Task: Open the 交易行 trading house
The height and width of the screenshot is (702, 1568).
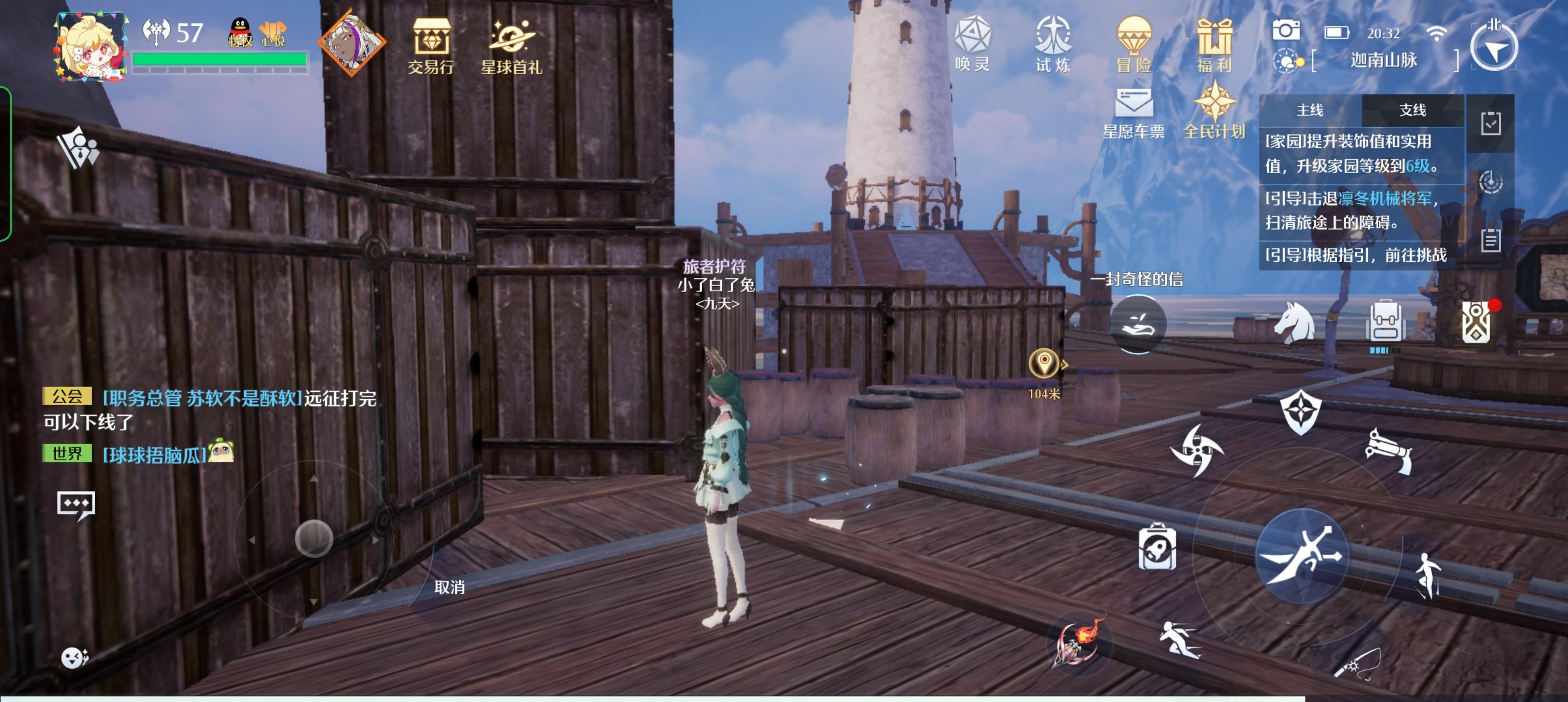Action: (x=431, y=46)
